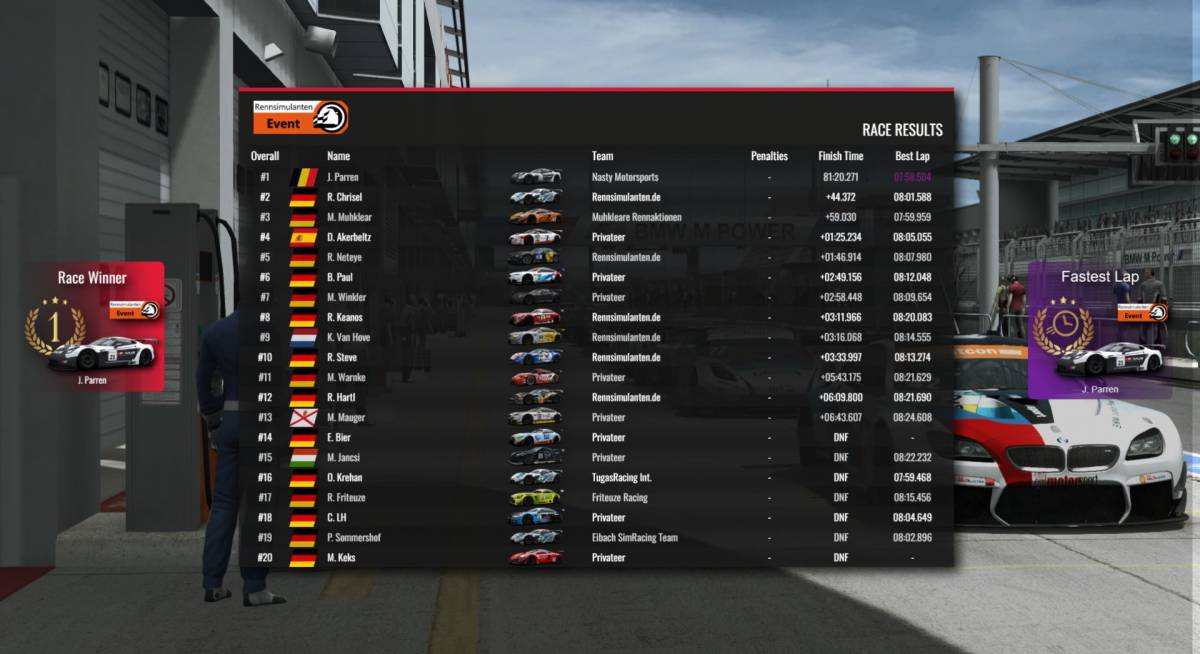Select R. Friteuze's yellow car row
This screenshot has height=654, width=1200.
pos(595,497)
